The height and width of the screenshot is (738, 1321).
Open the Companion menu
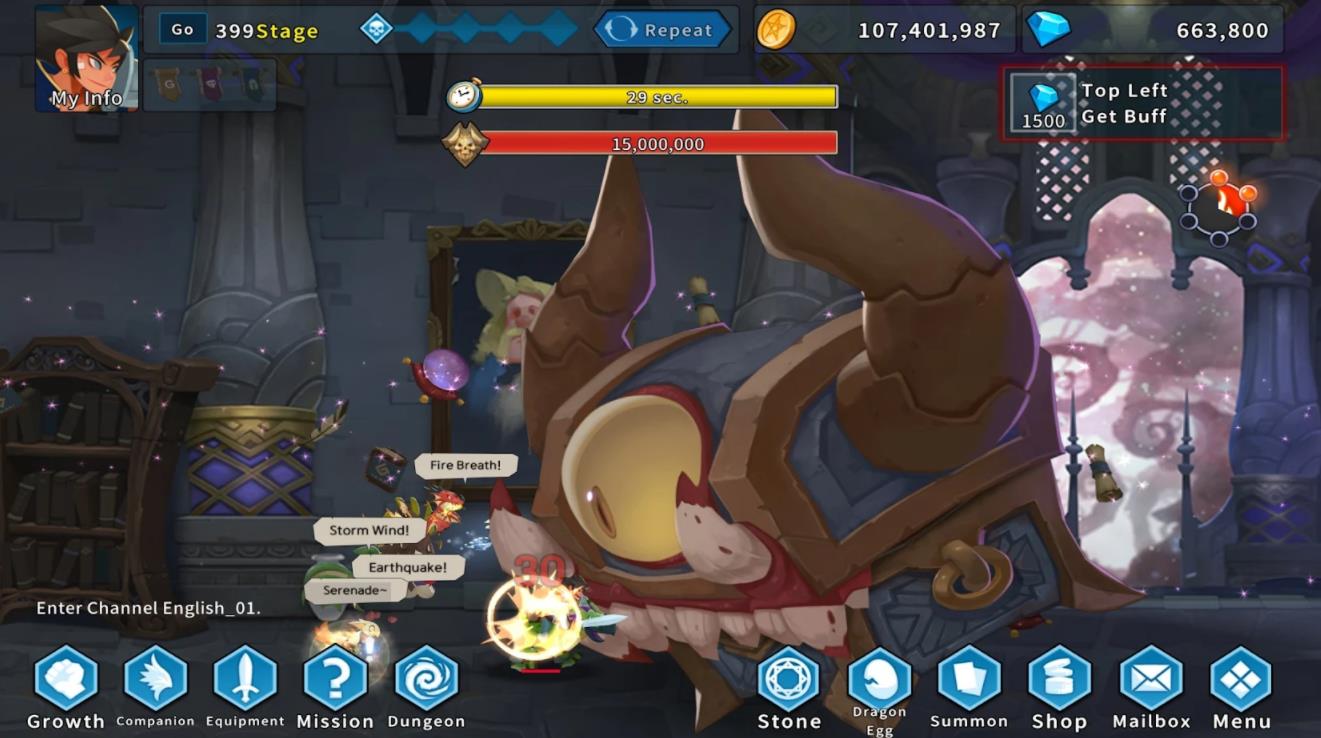155,680
